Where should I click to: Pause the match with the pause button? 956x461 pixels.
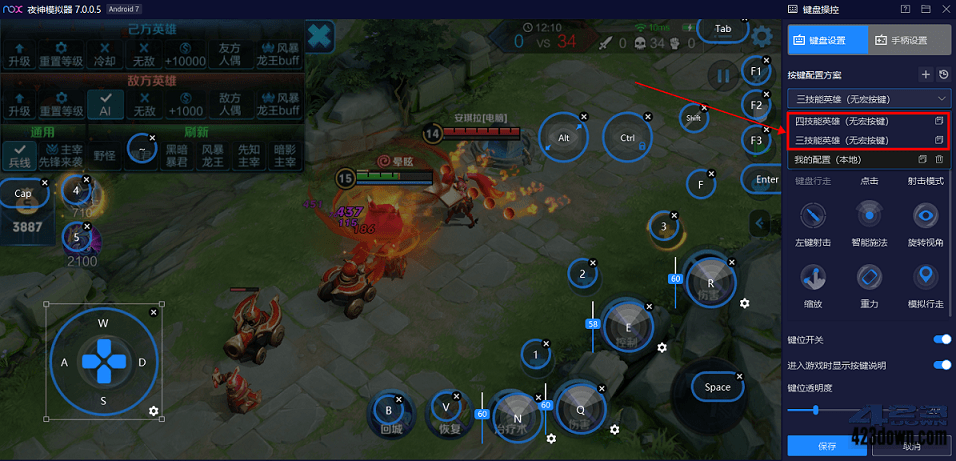721,74
